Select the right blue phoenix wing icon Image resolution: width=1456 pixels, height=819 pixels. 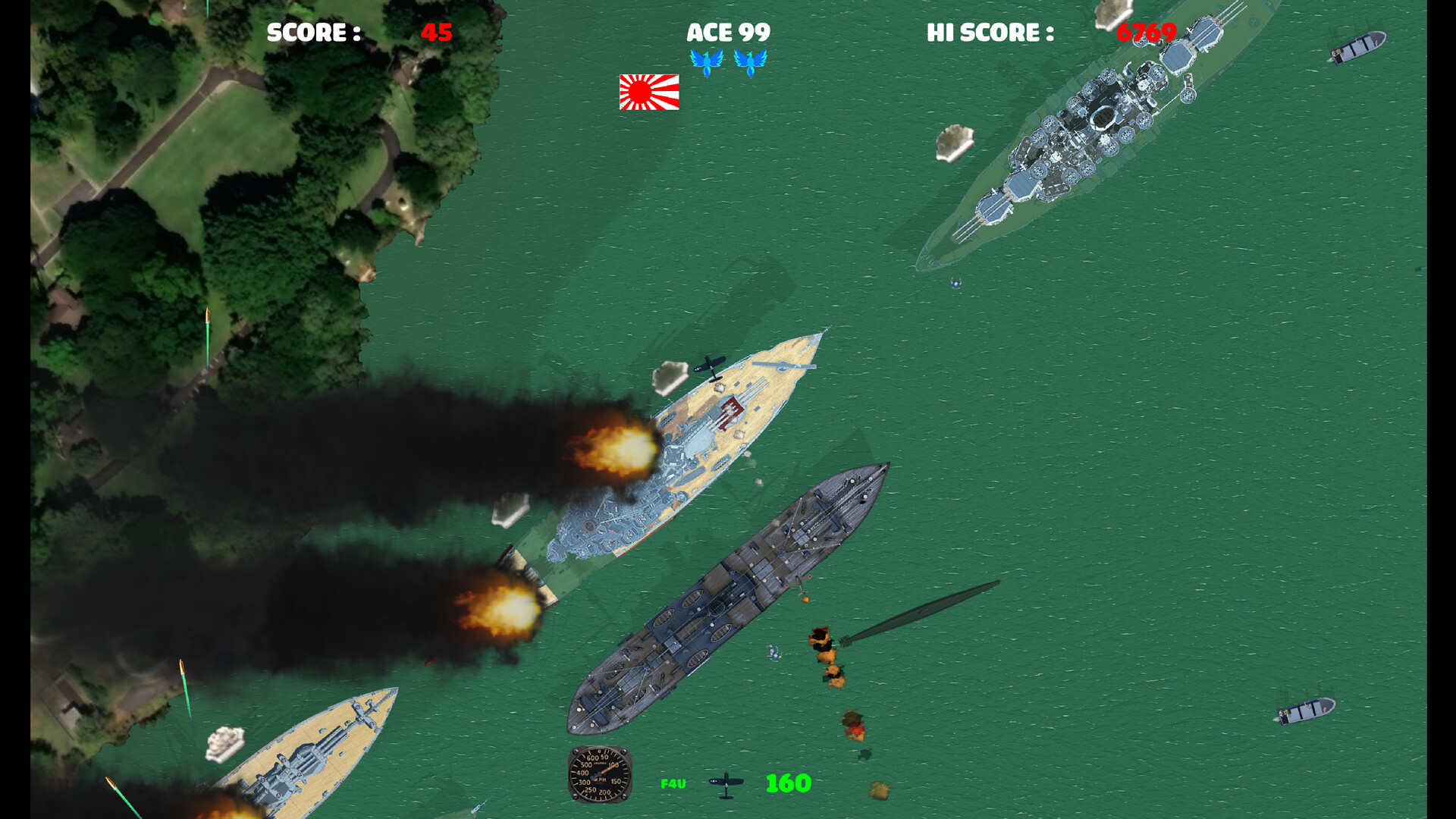[x=752, y=61]
